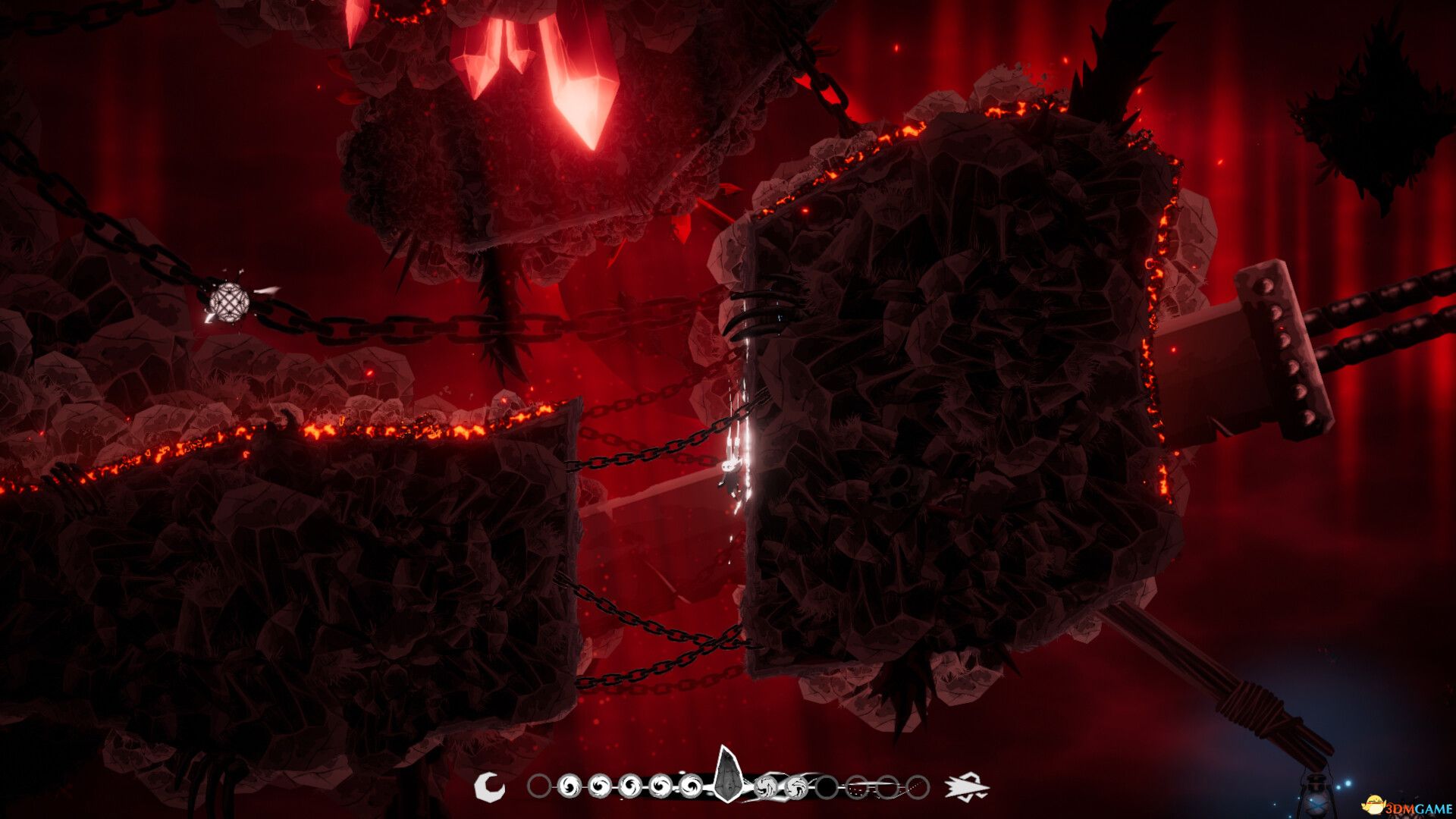Click the last filled swirl orb on the left
Viewport: 1456px width, 819px height.
pos(690,786)
